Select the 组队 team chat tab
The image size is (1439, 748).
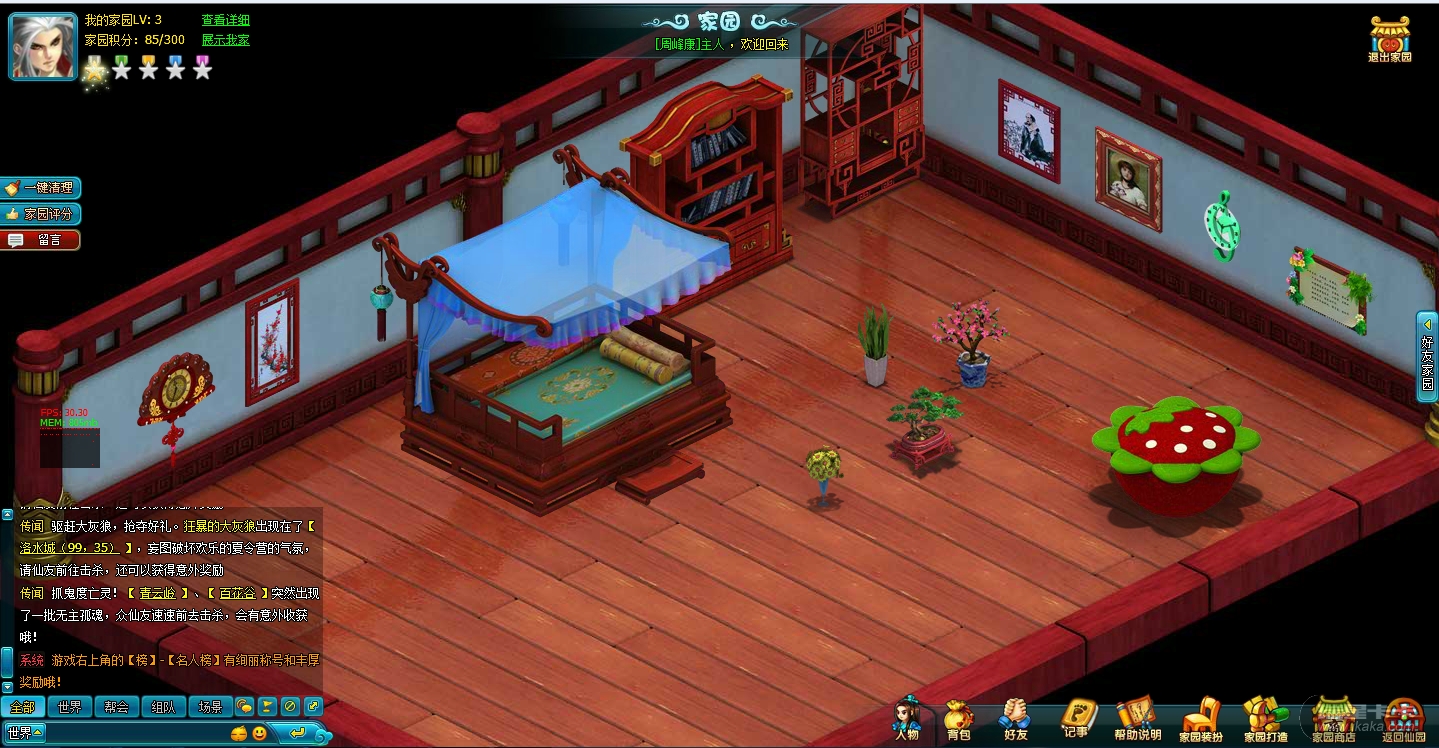pos(163,707)
